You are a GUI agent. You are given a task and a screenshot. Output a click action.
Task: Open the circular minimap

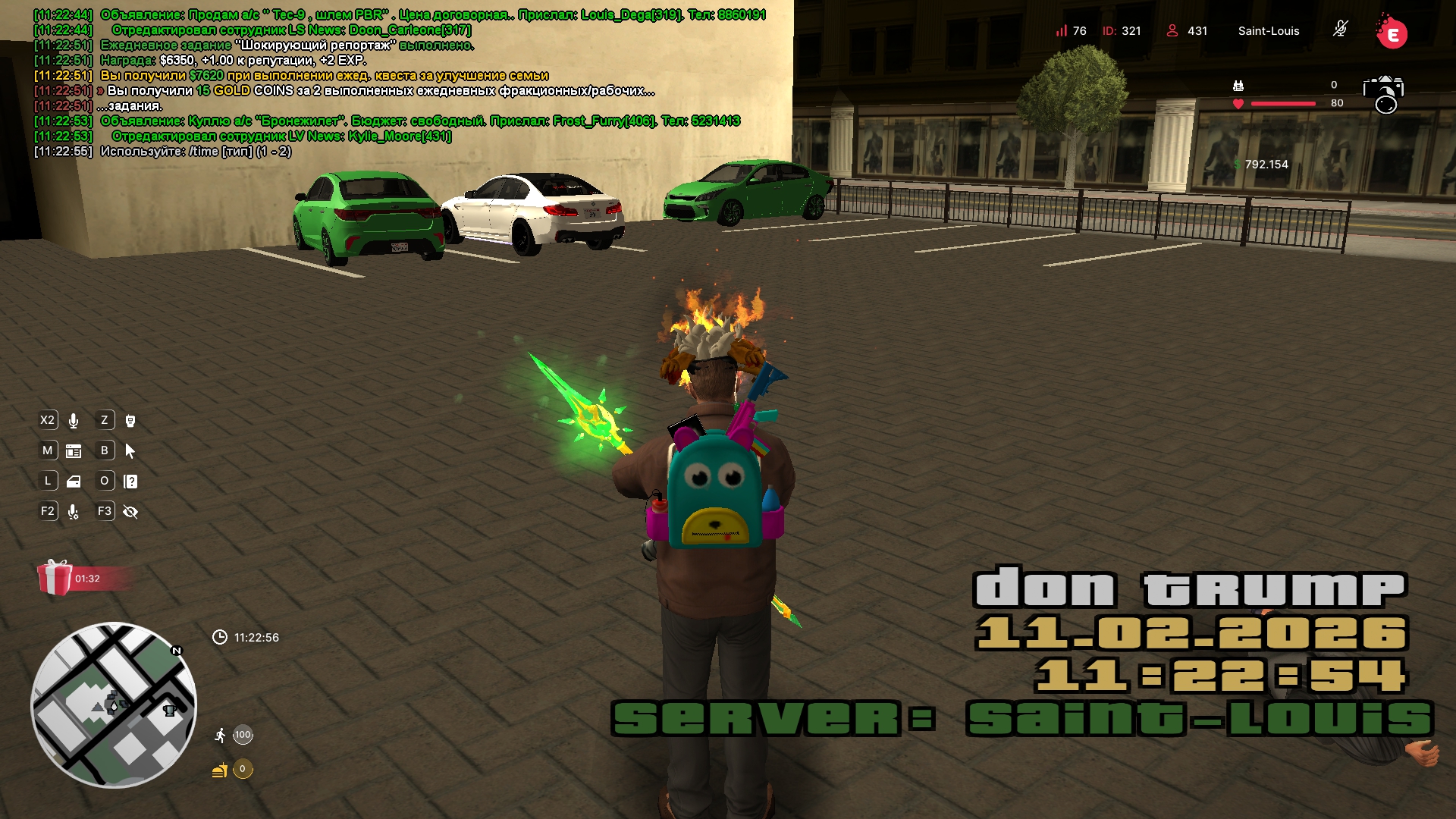114,705
